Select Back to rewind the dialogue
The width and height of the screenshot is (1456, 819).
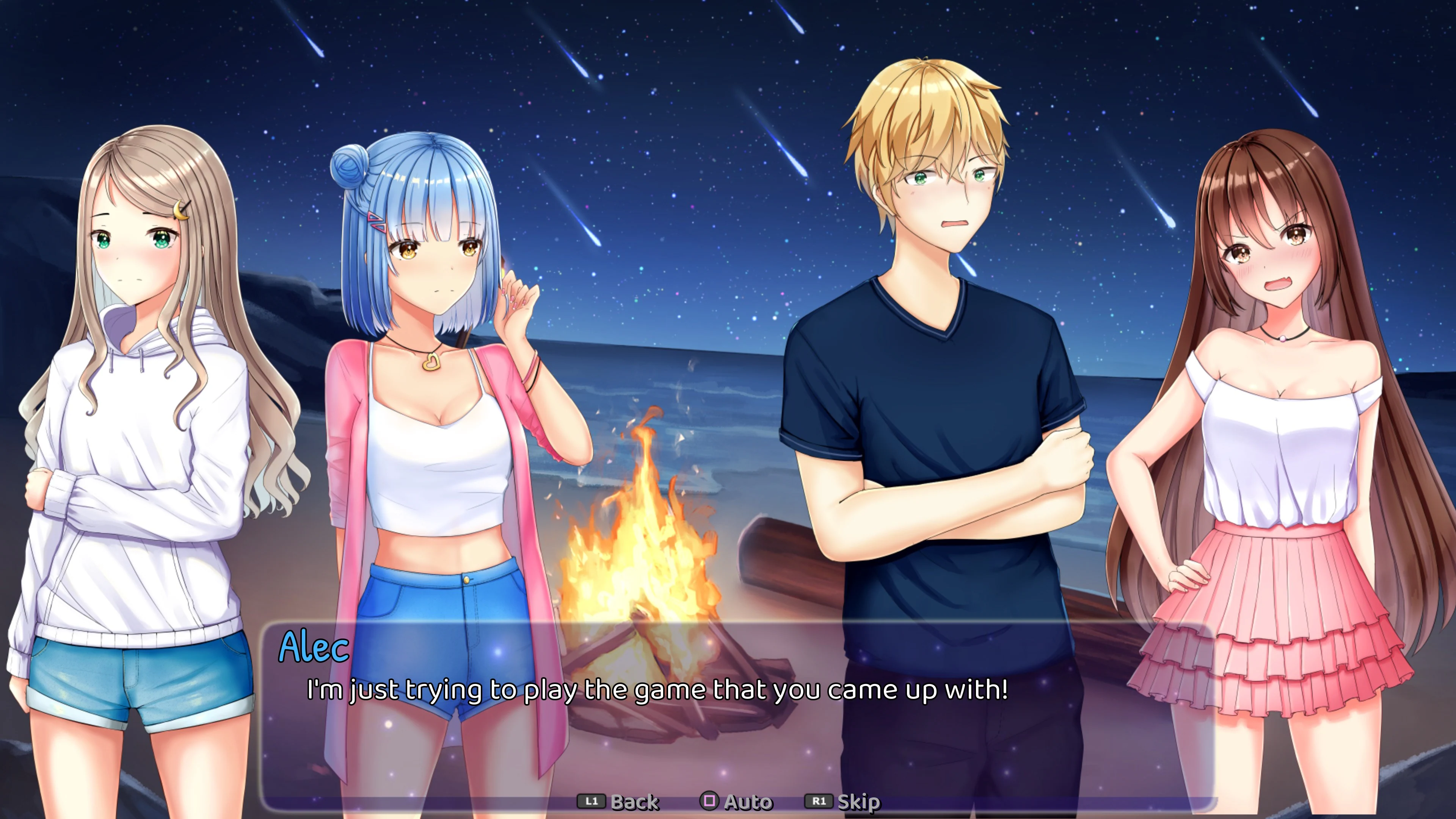click(636, 801)
